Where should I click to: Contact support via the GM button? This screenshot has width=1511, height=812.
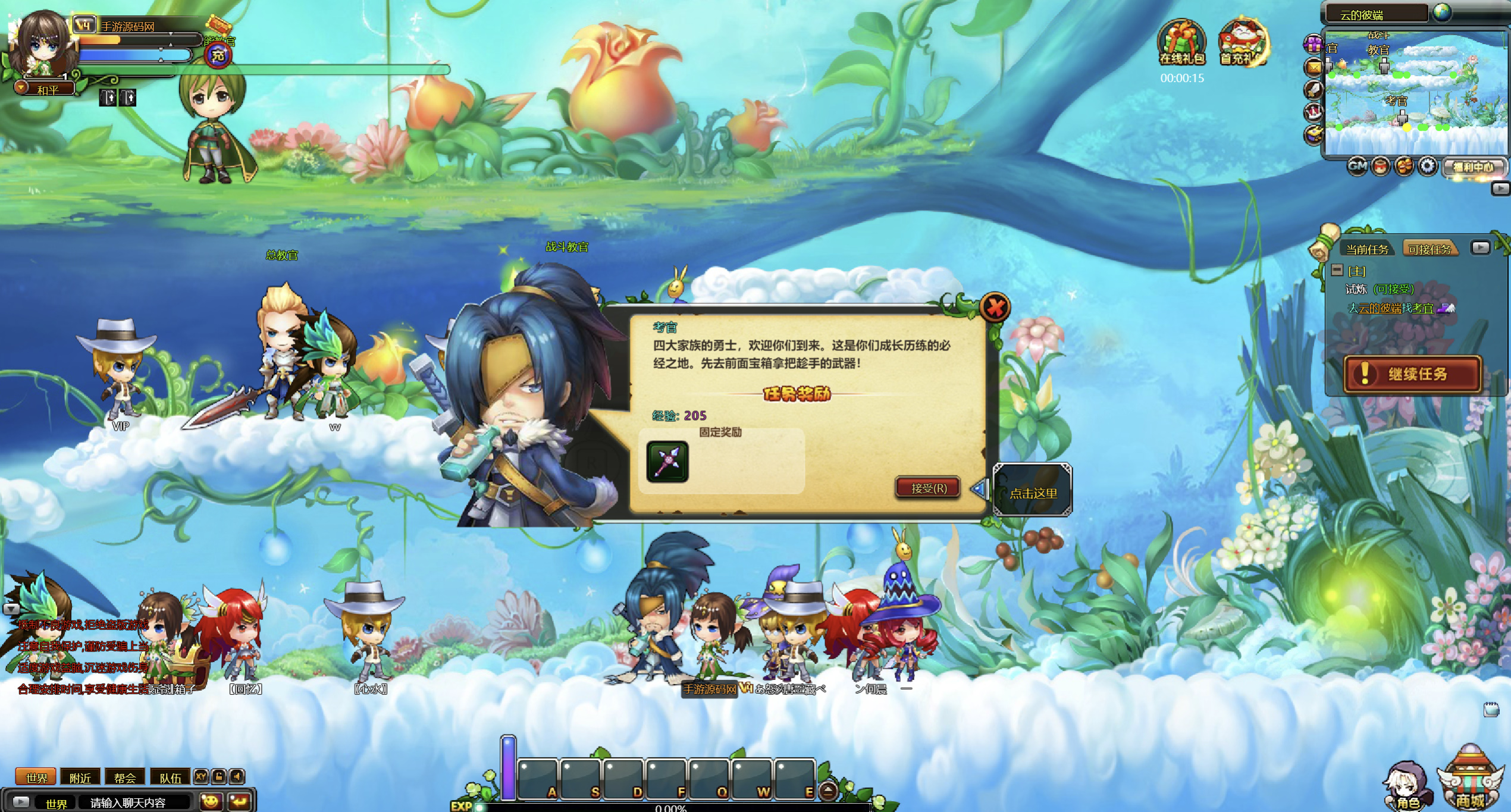(1357, 167)
